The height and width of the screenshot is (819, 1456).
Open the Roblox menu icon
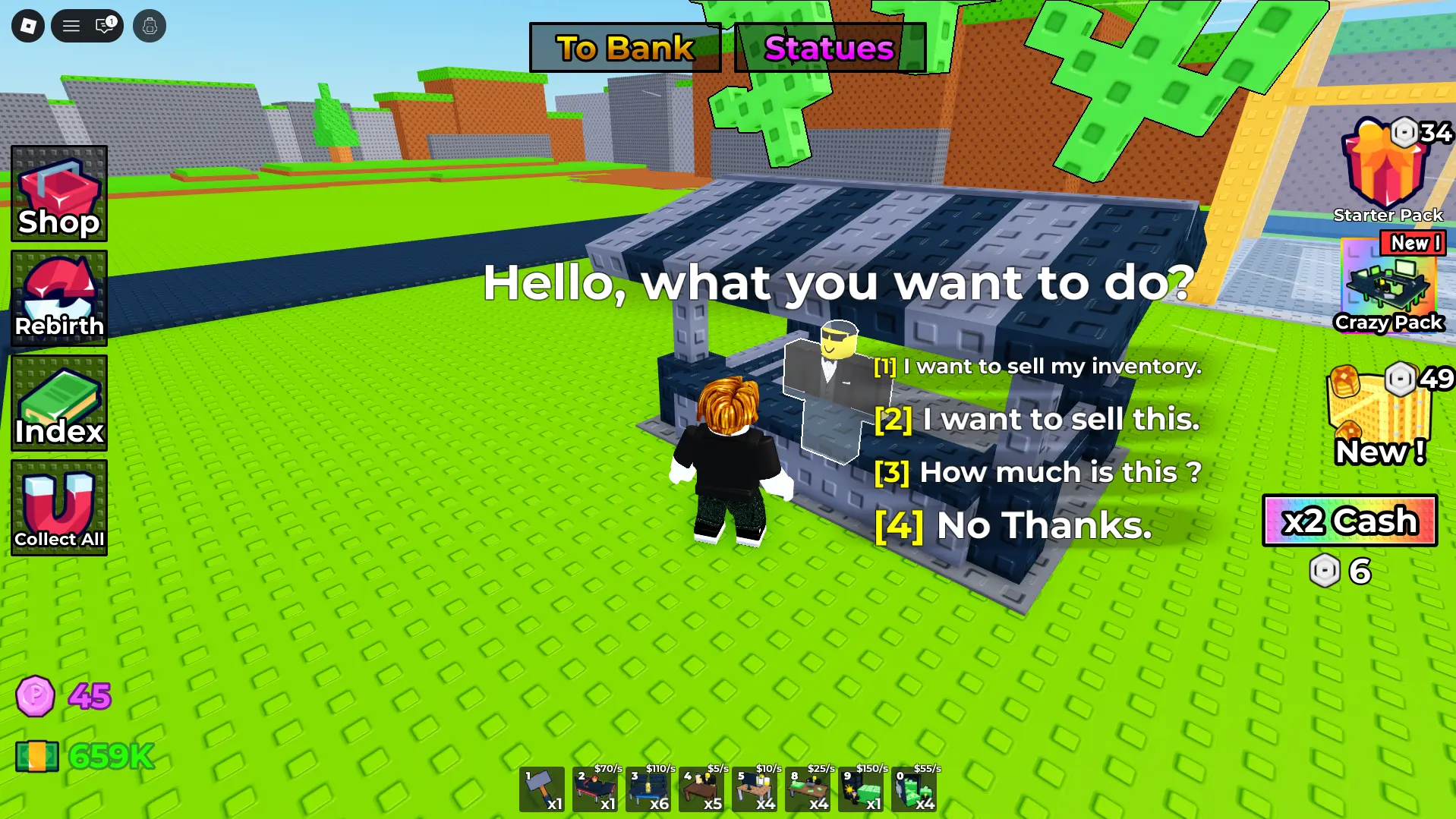pos(27,25)
